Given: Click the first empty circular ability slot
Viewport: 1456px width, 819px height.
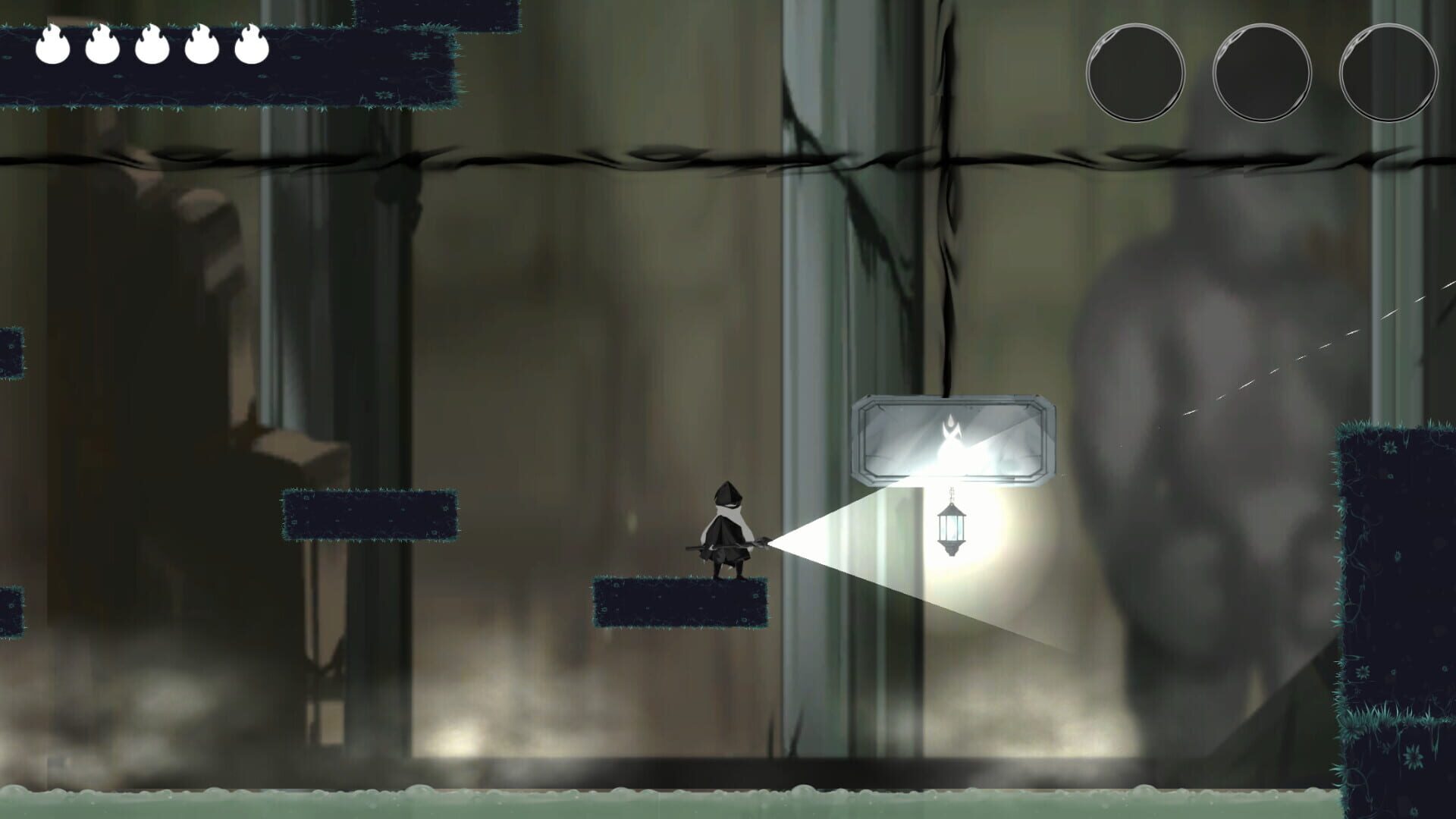Looking at the screenshot, I should (1135, 72).
